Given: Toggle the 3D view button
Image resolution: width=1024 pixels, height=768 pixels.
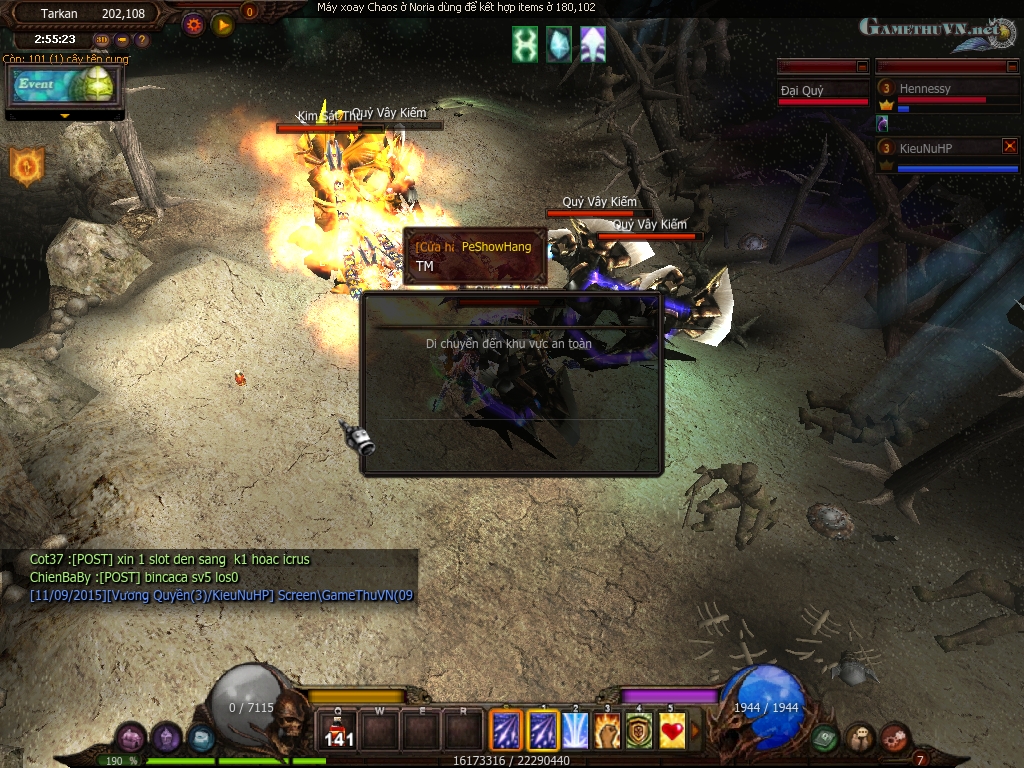Looking at the screenshot, I should pyautogui.click(x=102, y=40).
